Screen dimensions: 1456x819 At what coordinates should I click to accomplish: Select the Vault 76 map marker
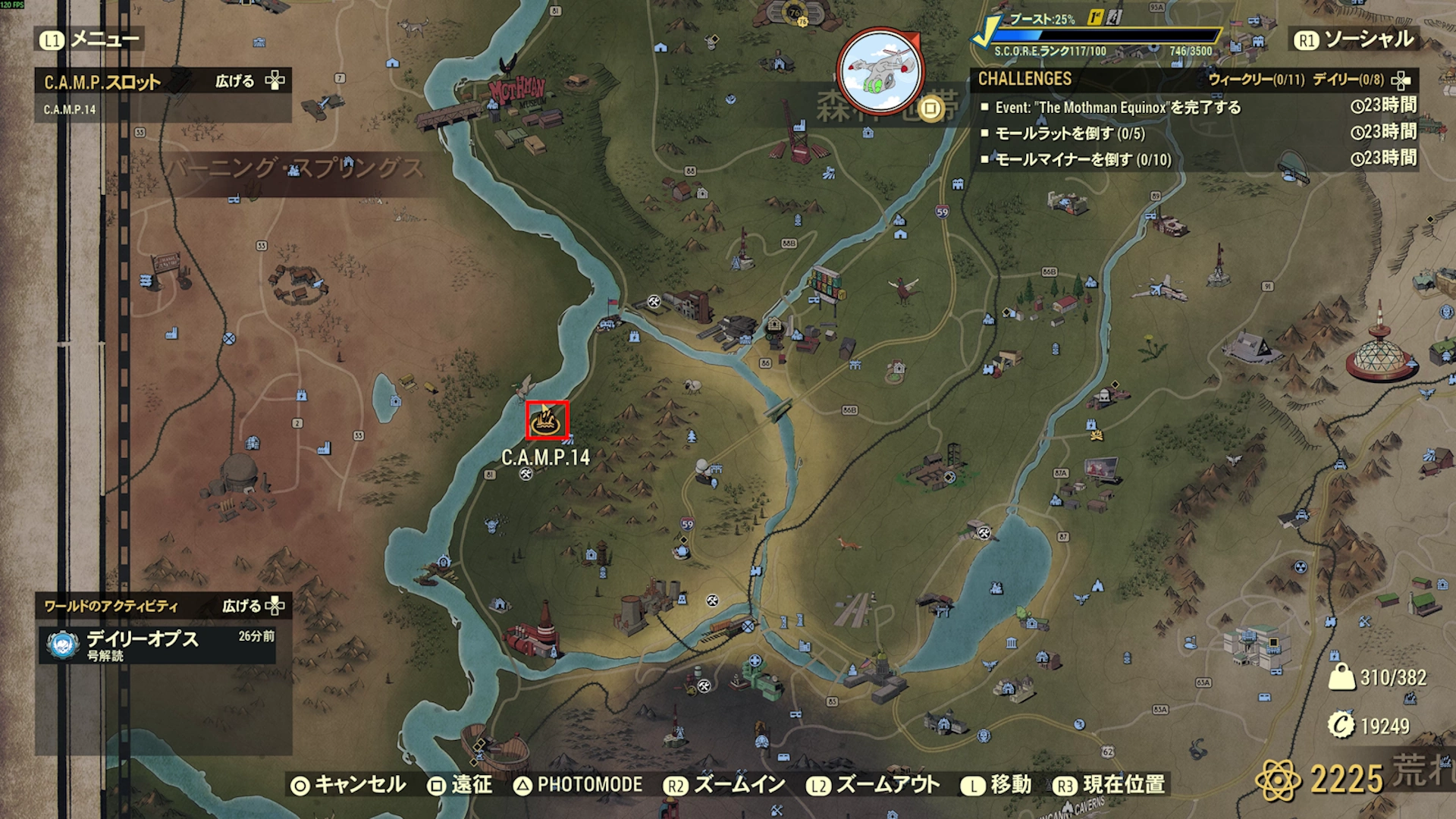(795, 13)
